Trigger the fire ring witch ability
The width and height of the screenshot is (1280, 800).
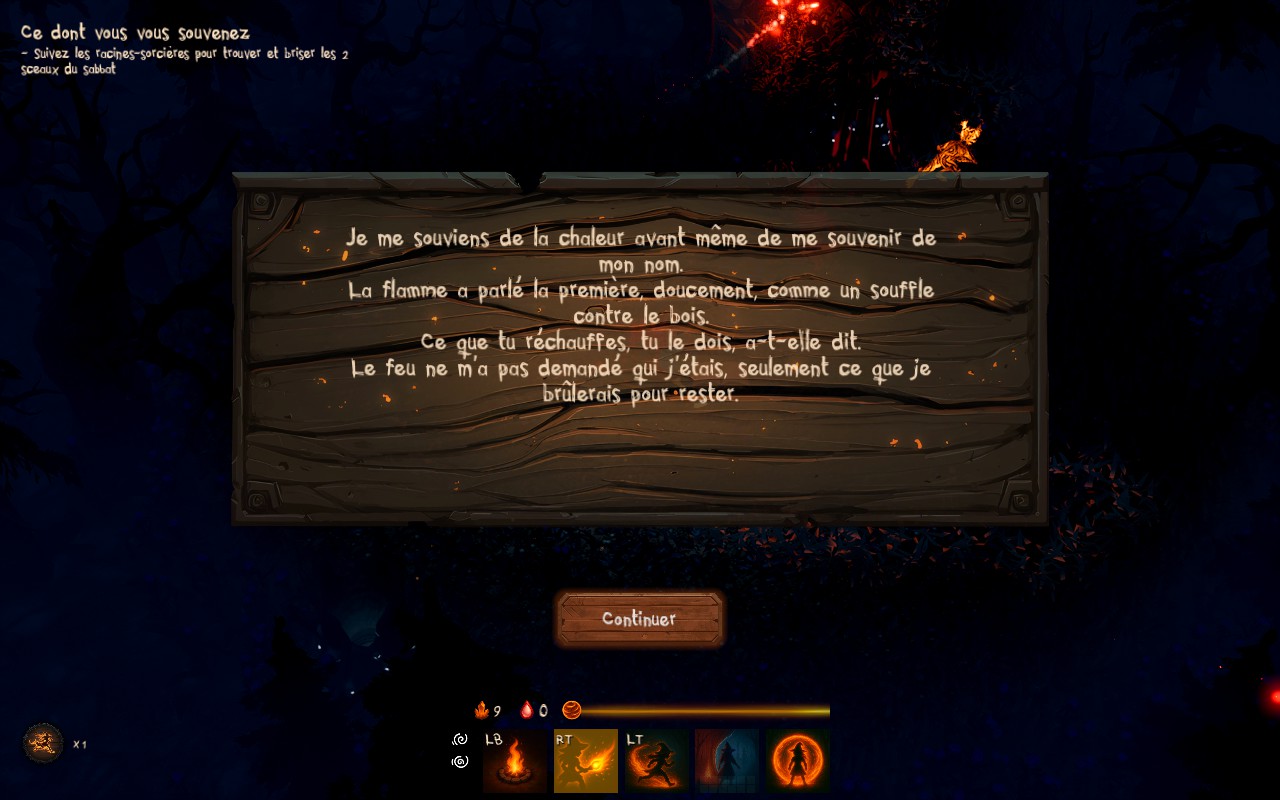(x=798, y=761)
